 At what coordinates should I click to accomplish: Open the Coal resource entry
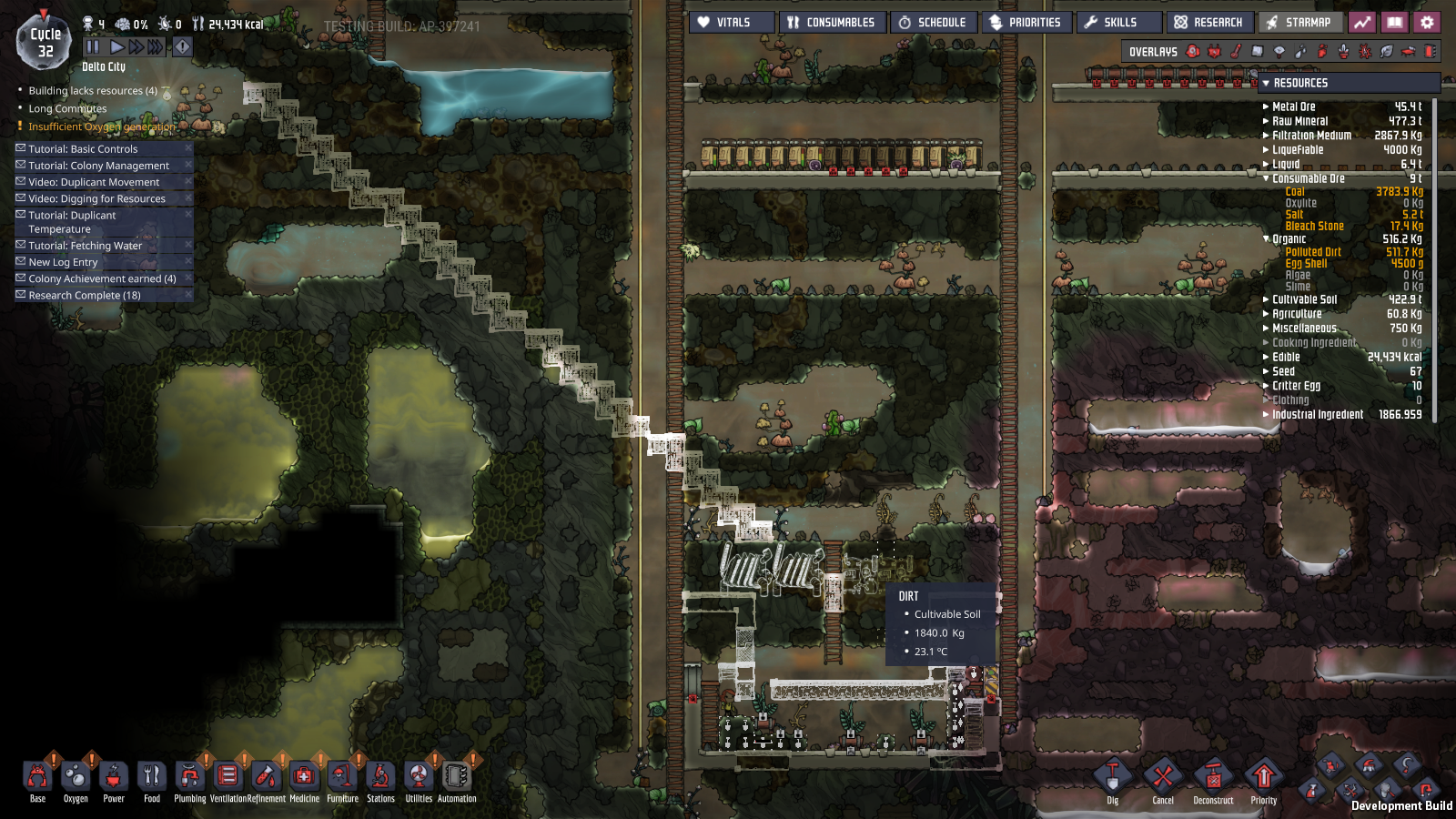point(1296,191)
